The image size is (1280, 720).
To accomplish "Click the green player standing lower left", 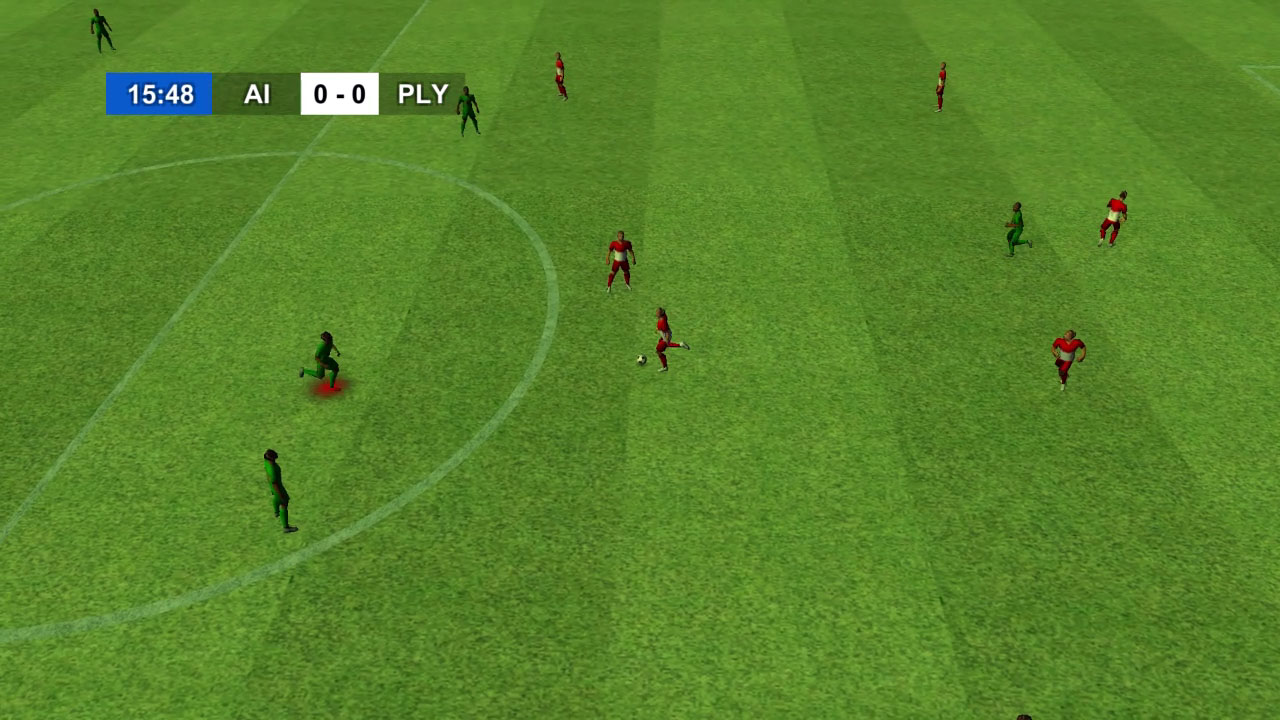I will coord(276,484).
